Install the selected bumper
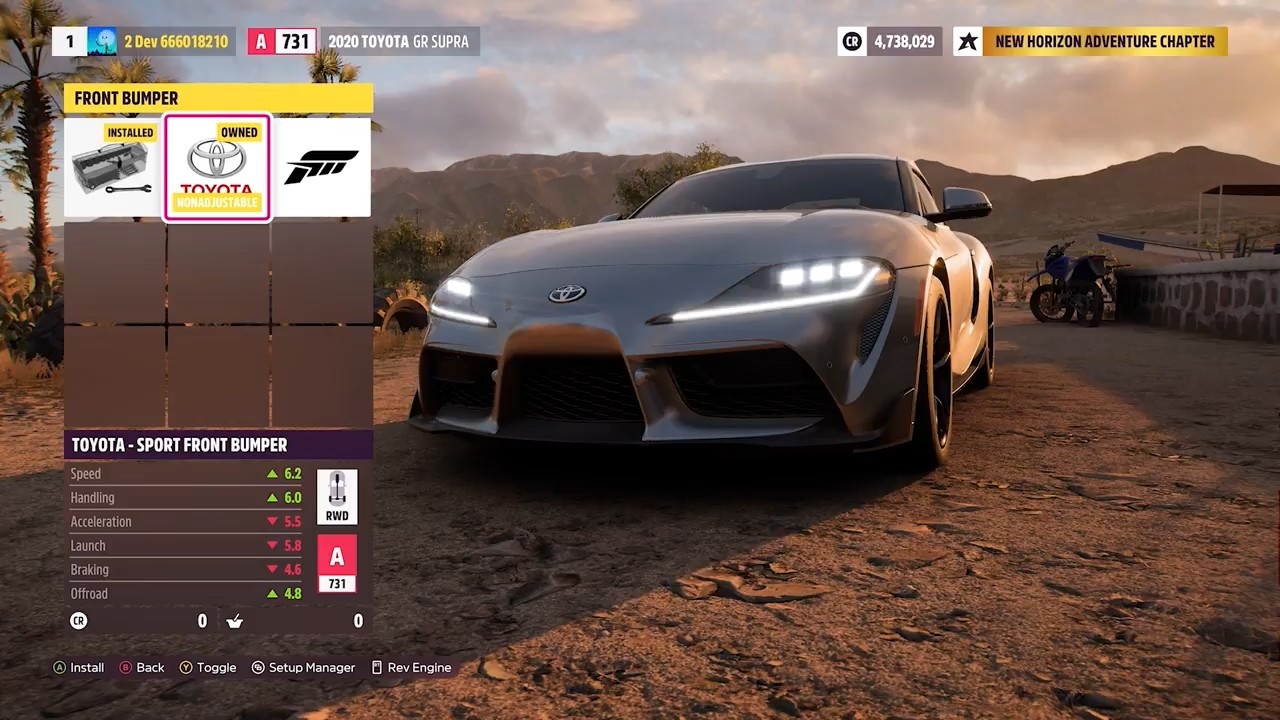1280x720 pixels. click(79, 667)
